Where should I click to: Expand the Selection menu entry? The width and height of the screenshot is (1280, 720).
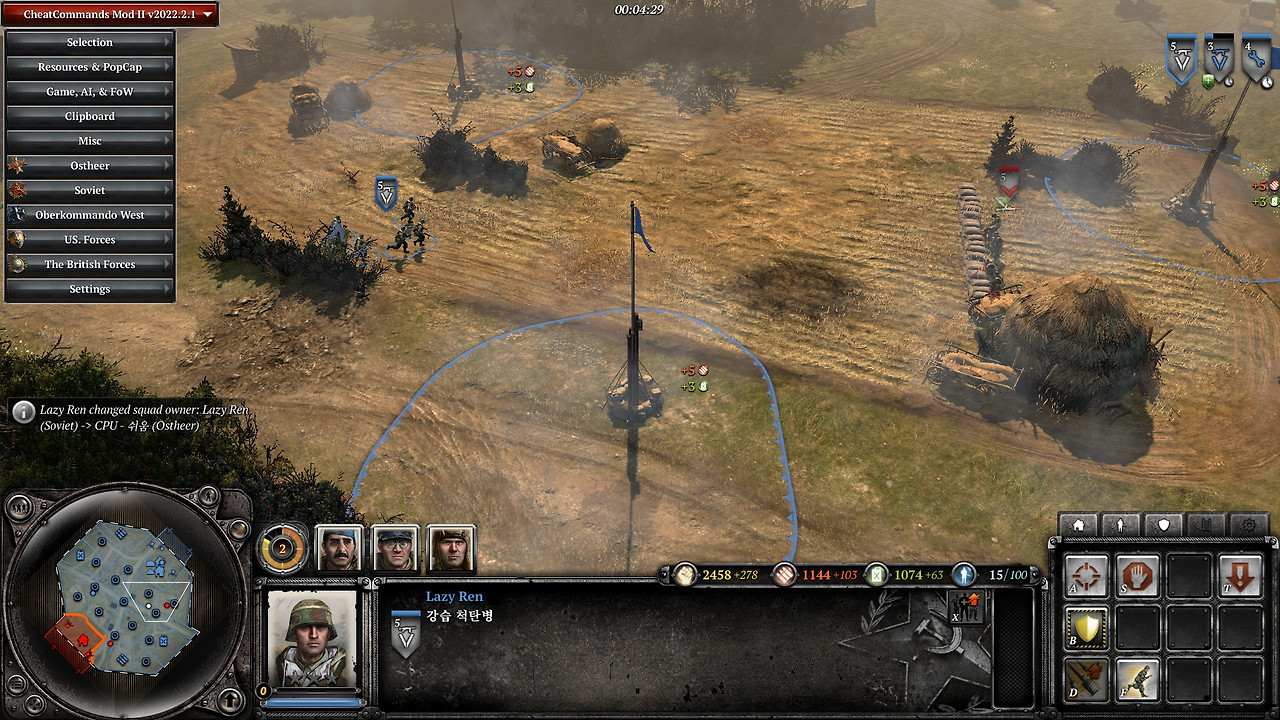click(x=90, y=42)
